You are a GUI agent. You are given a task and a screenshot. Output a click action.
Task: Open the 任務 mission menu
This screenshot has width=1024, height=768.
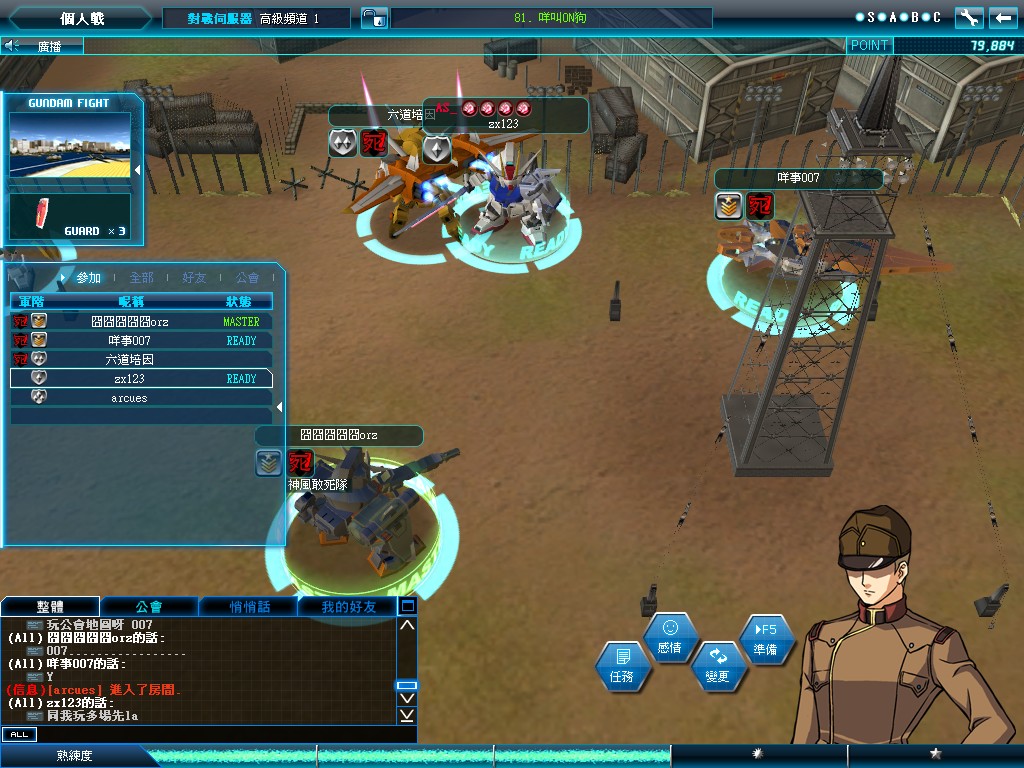(622, 666)
